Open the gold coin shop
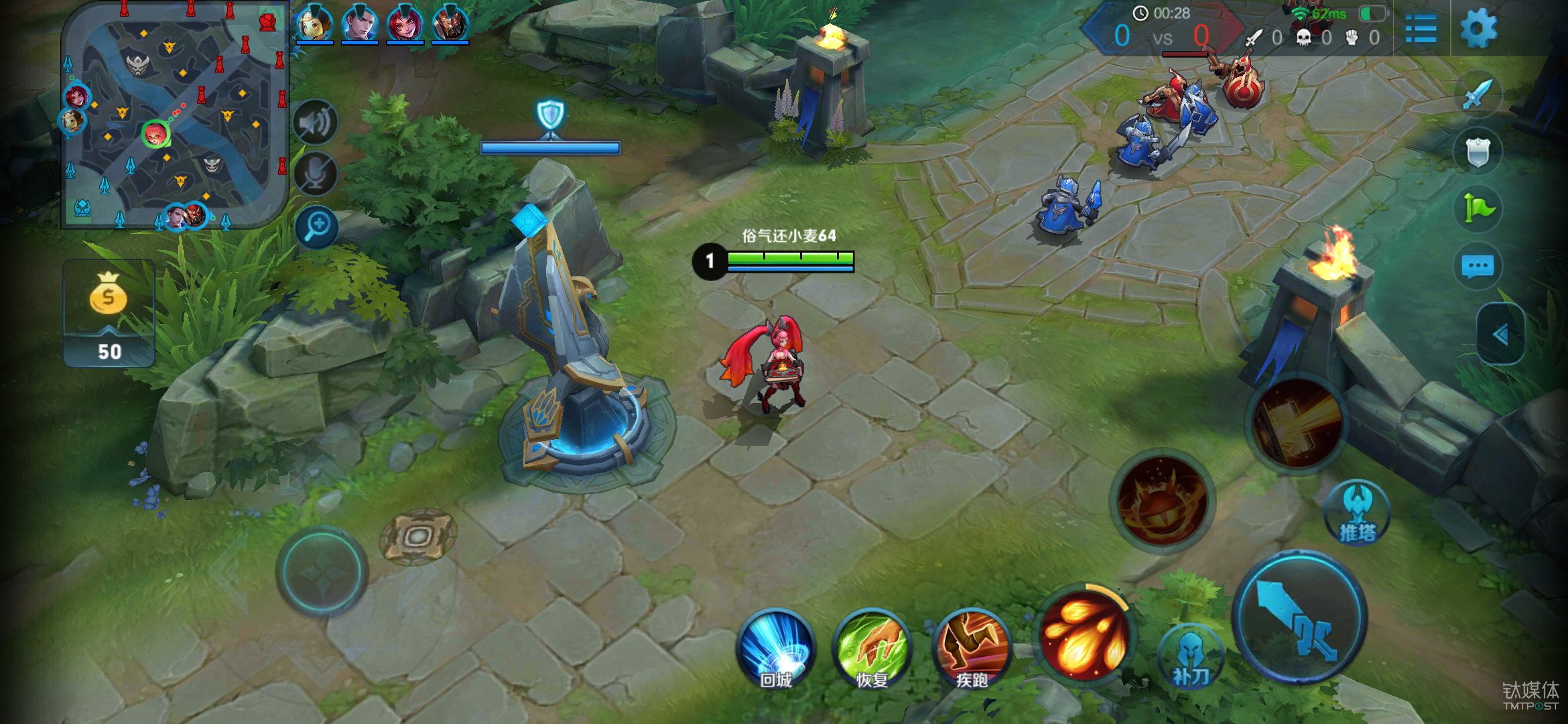This screenshot has height=724, width=1568. click(x=109, y=312)
